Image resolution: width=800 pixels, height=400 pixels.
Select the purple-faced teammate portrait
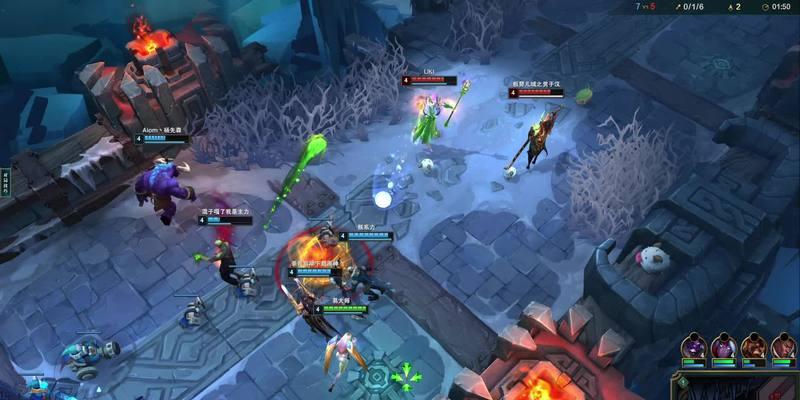coord(693,347)
